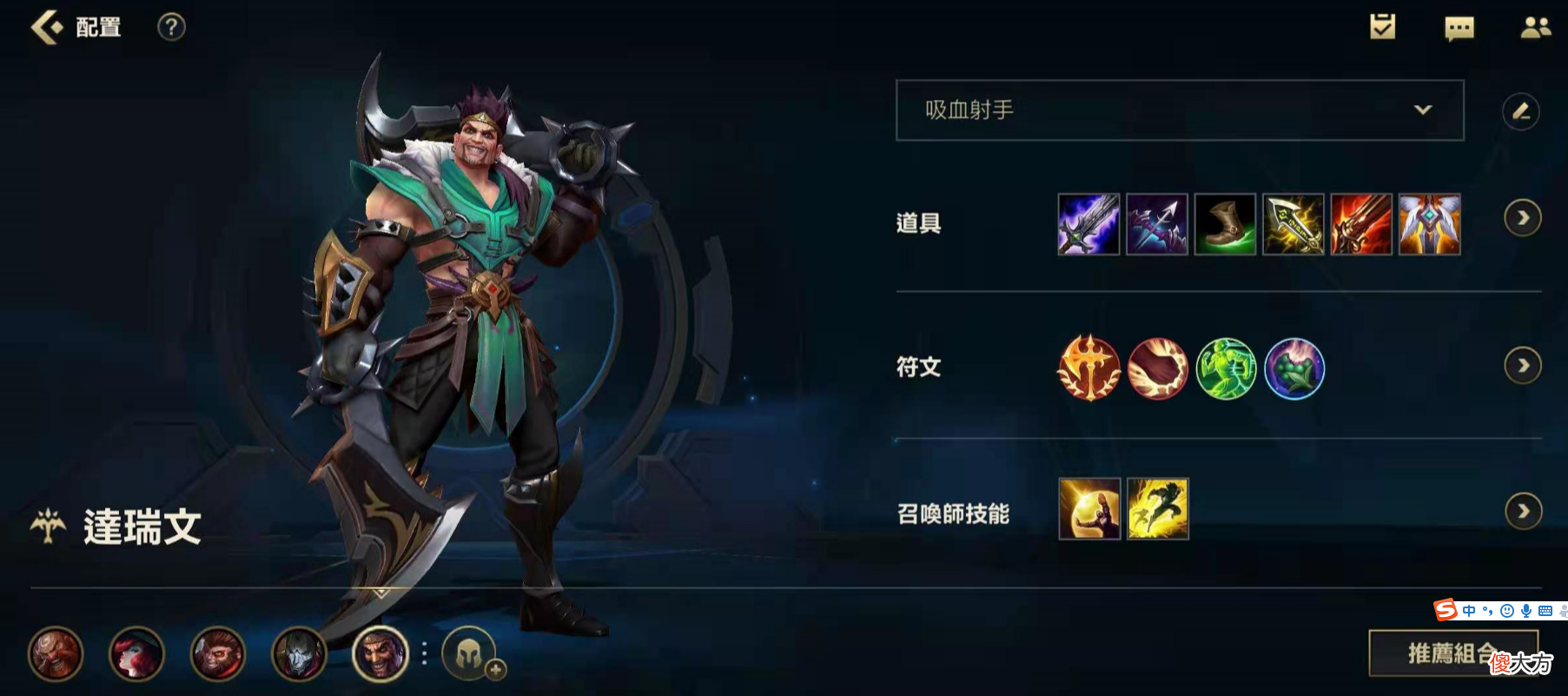
Task: Select the Flash summoner spell icon
Action: click(x=1158, y=511)
